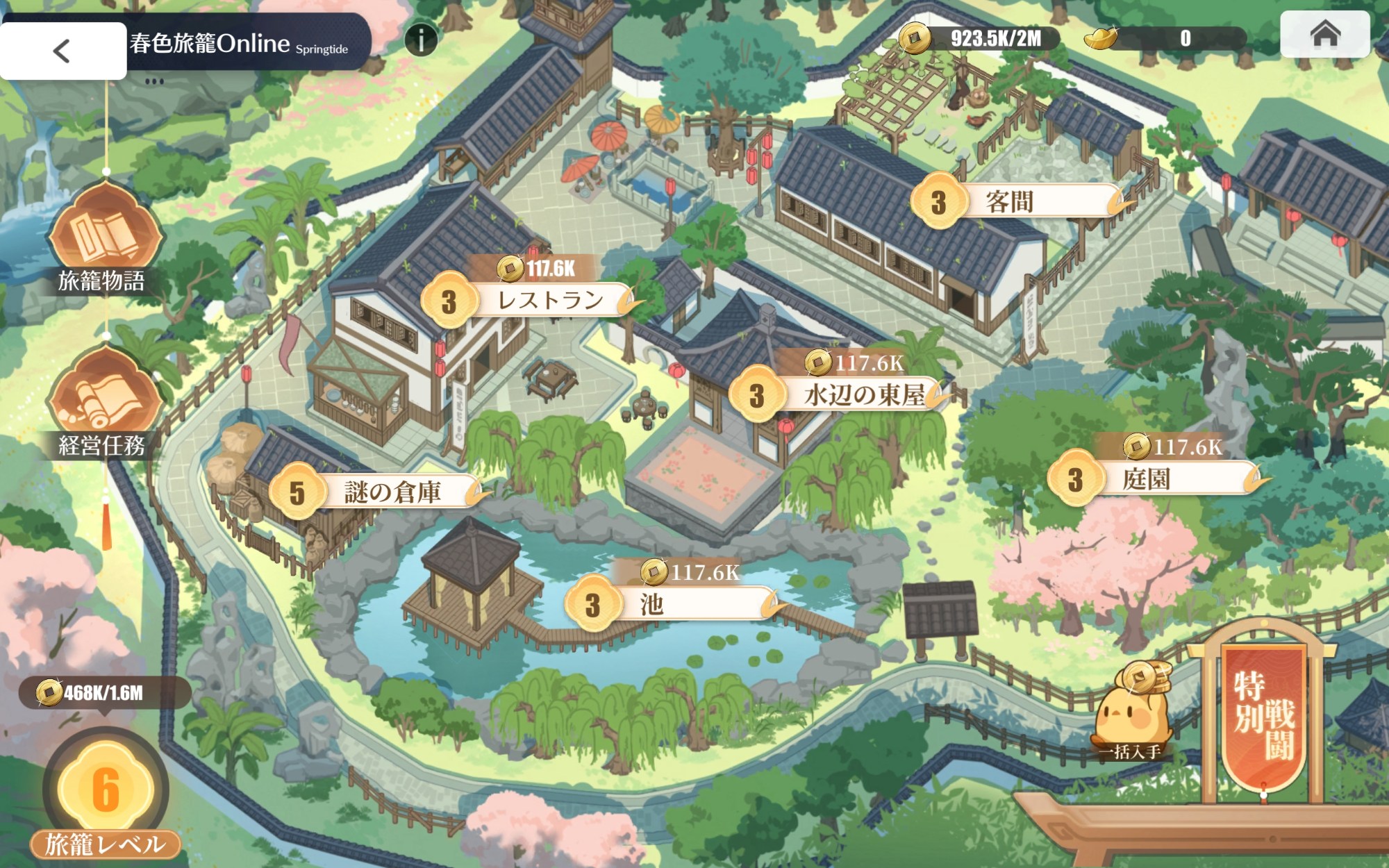This screenshot has width=1389, height=868.
Task: Go back using the arrow button
Action: point(62,51)
